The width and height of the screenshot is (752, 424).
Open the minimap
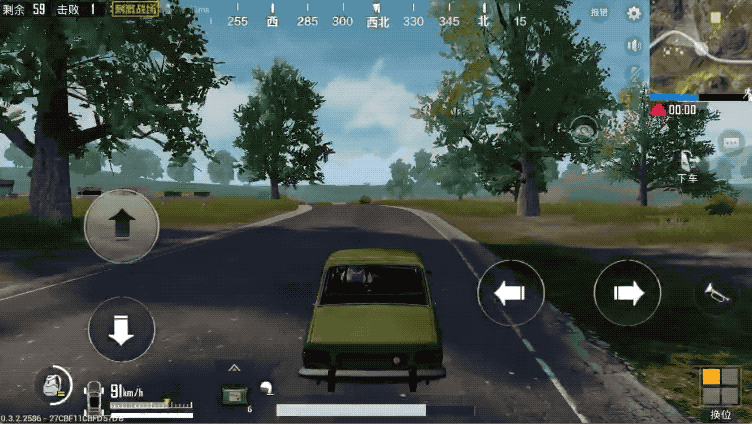[x=700, y=46]
